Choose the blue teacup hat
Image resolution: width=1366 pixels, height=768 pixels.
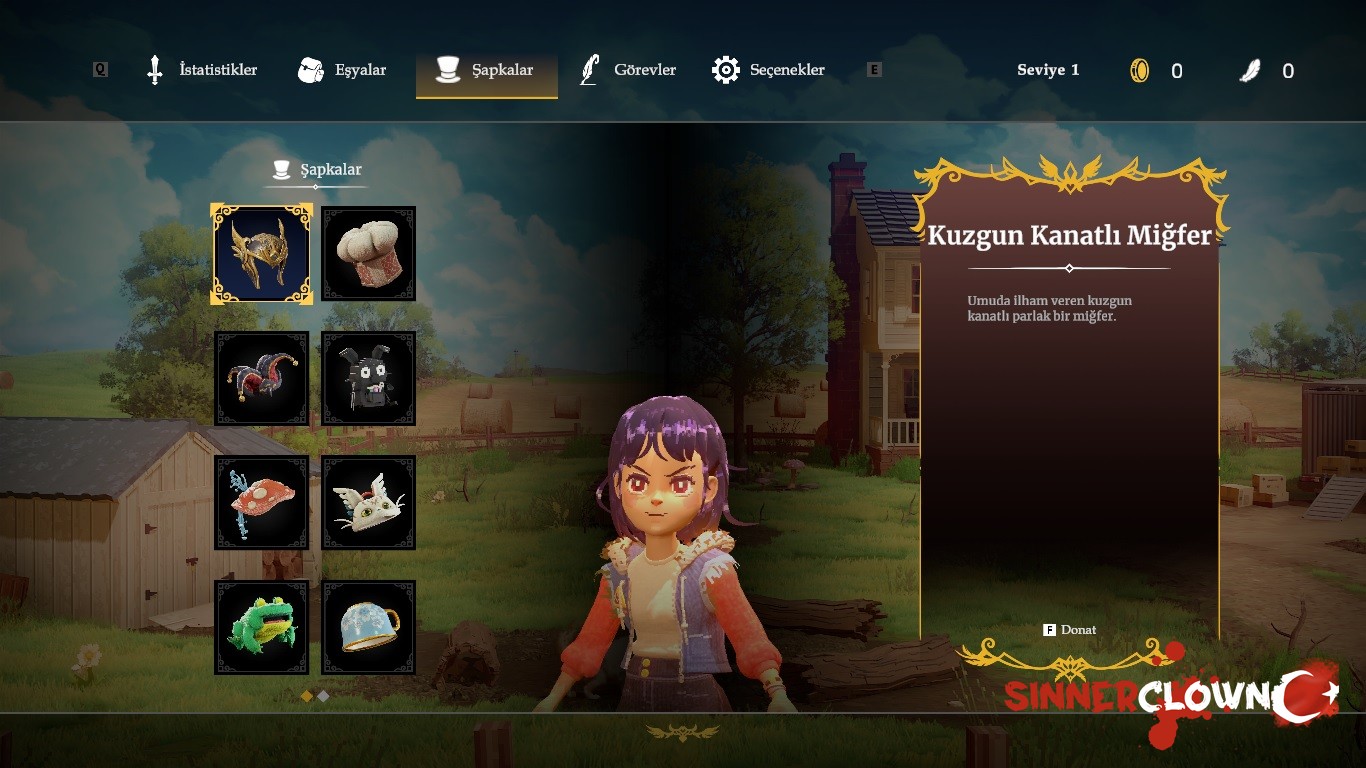[x=369, y=628]
